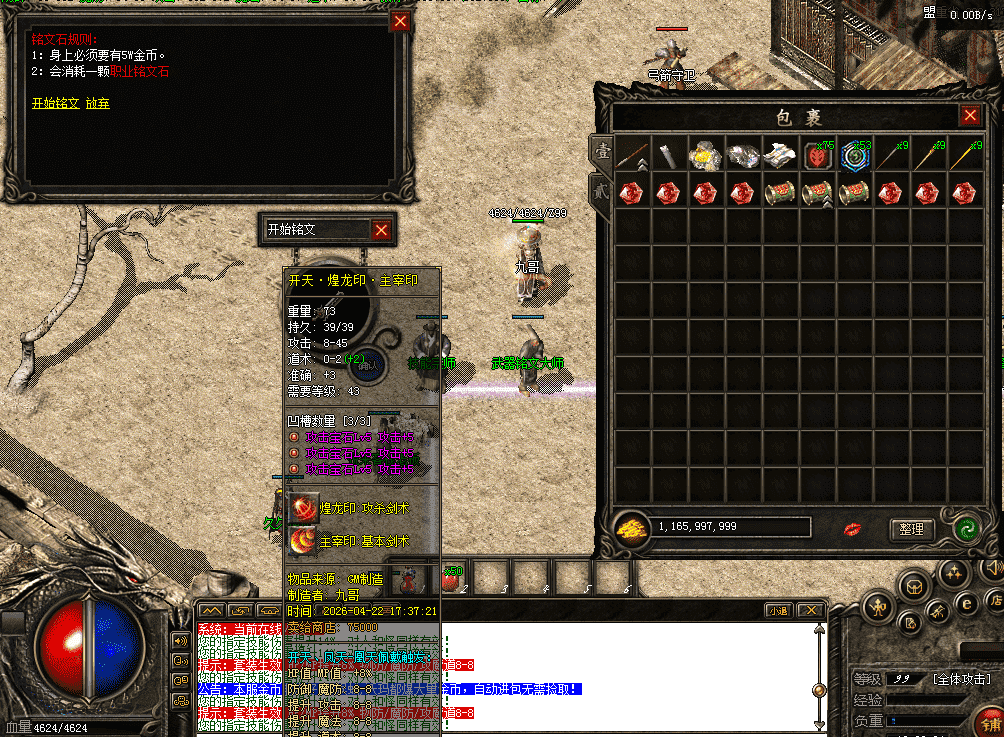Sort the bag with the 整理 button
Image resolution: width=1004 pixels, height=737 pixels.
pyautogui.click(x=911, y=529)
